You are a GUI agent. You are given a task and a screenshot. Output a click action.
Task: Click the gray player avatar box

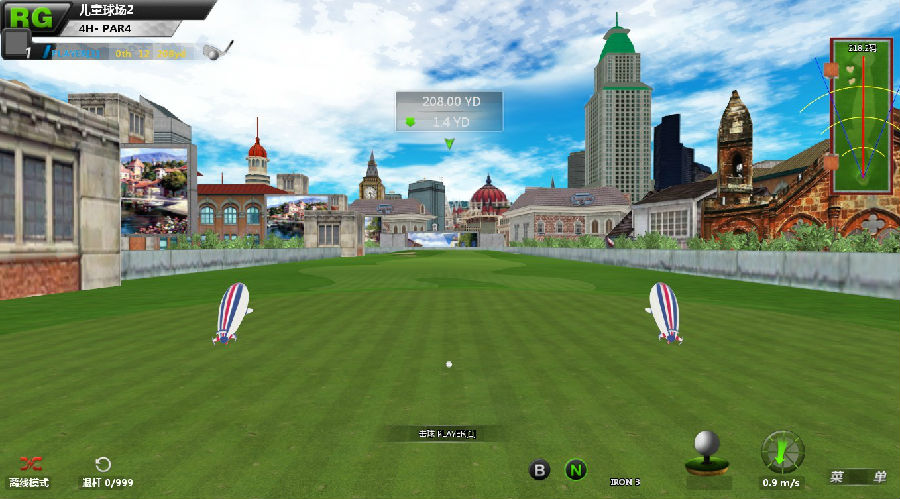[15, 43]
